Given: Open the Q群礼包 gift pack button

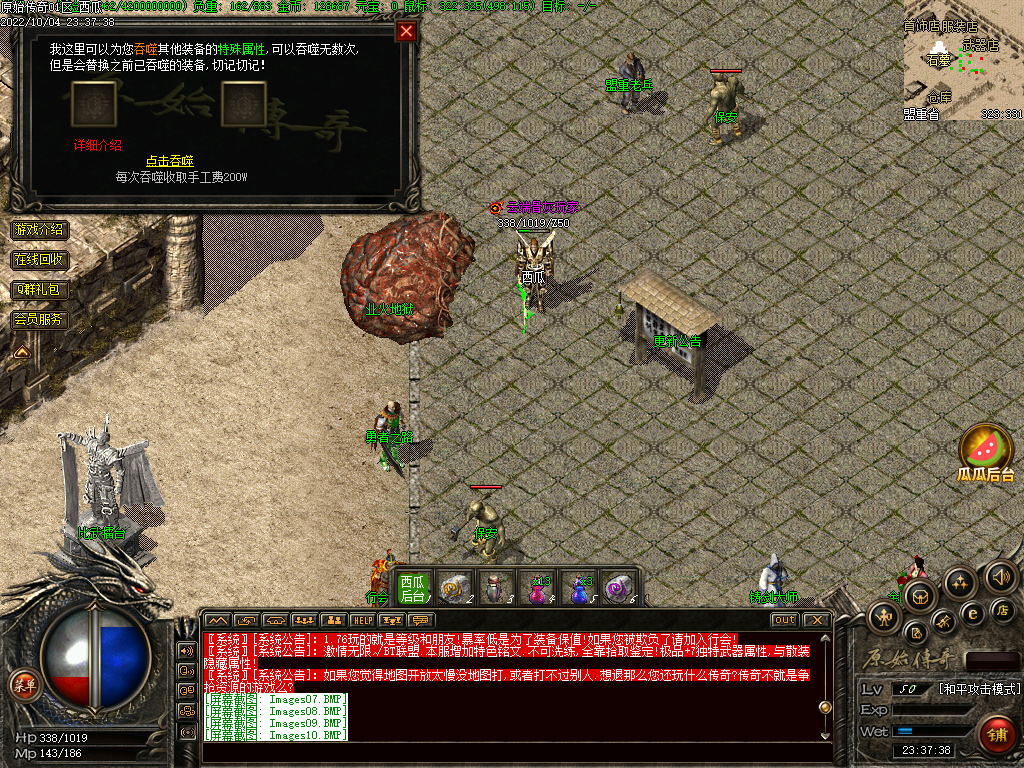Looking at the screenshot, I should (39, 290).
